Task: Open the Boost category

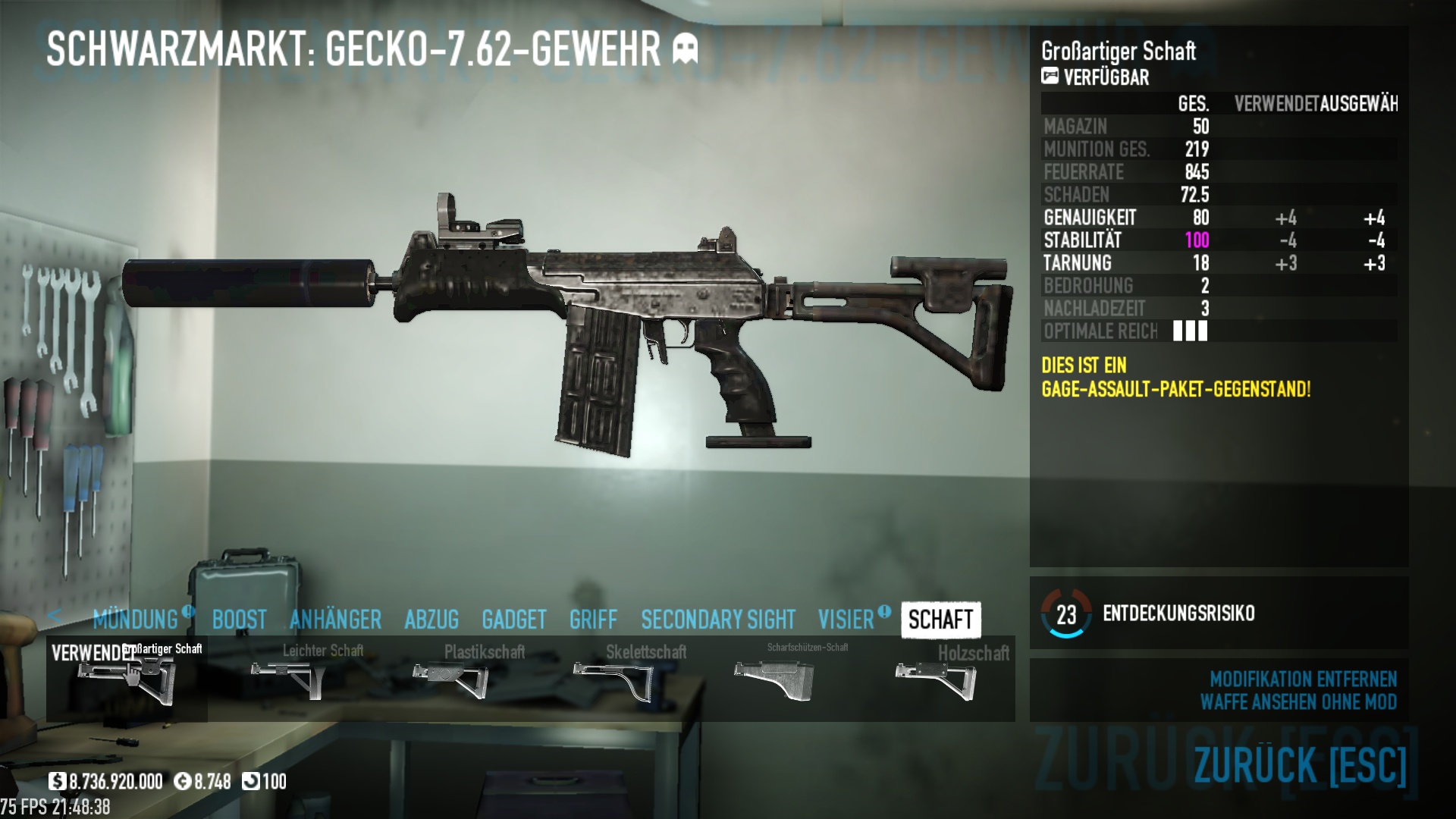Action: coord(239,620)
